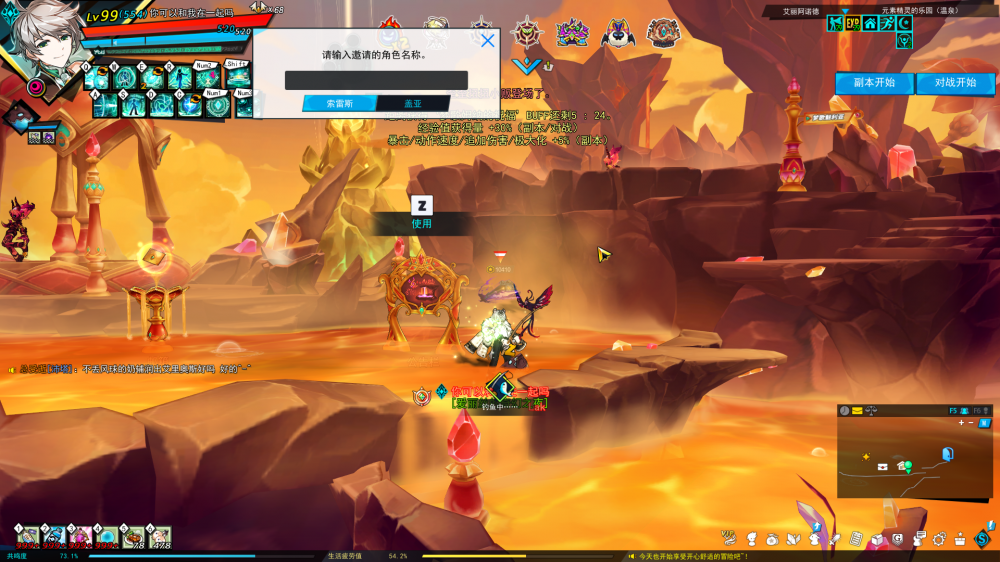The width and height of the screenshot is (1000, 562).
Task: Activate the skill bound to A
Action: (x=105, y=105)
